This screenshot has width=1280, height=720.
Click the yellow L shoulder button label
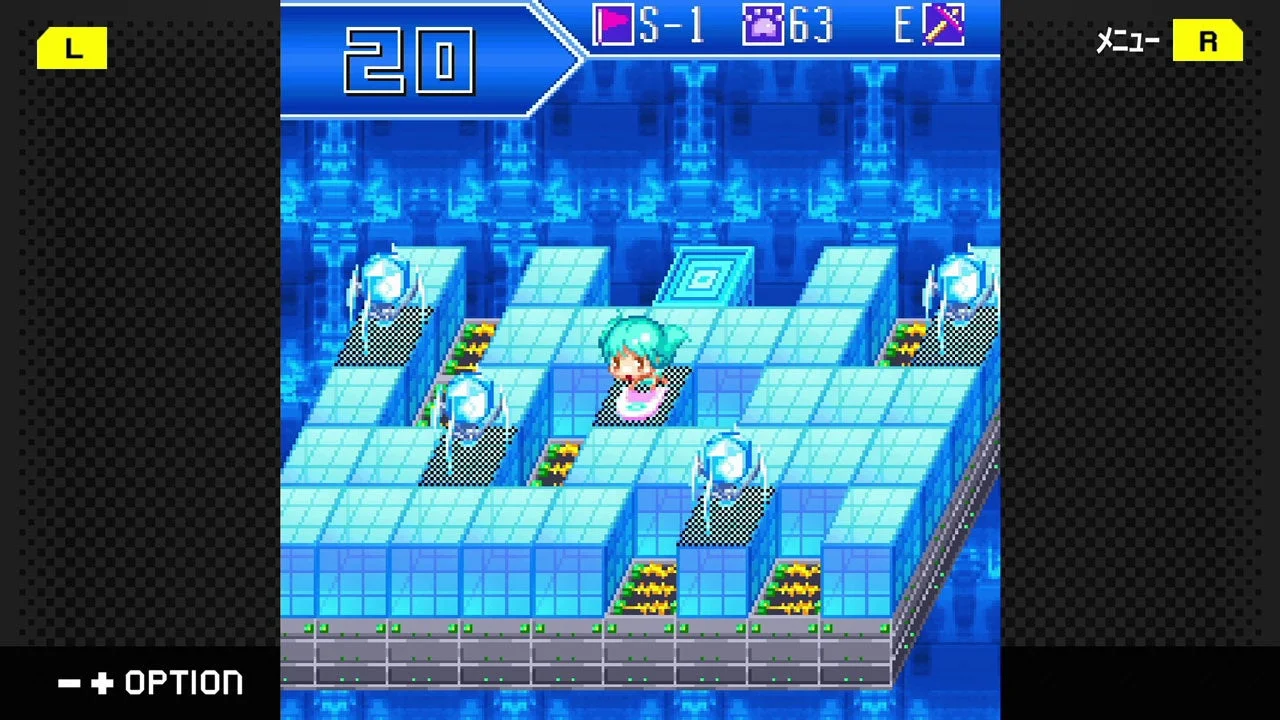(x=71, y=47)
